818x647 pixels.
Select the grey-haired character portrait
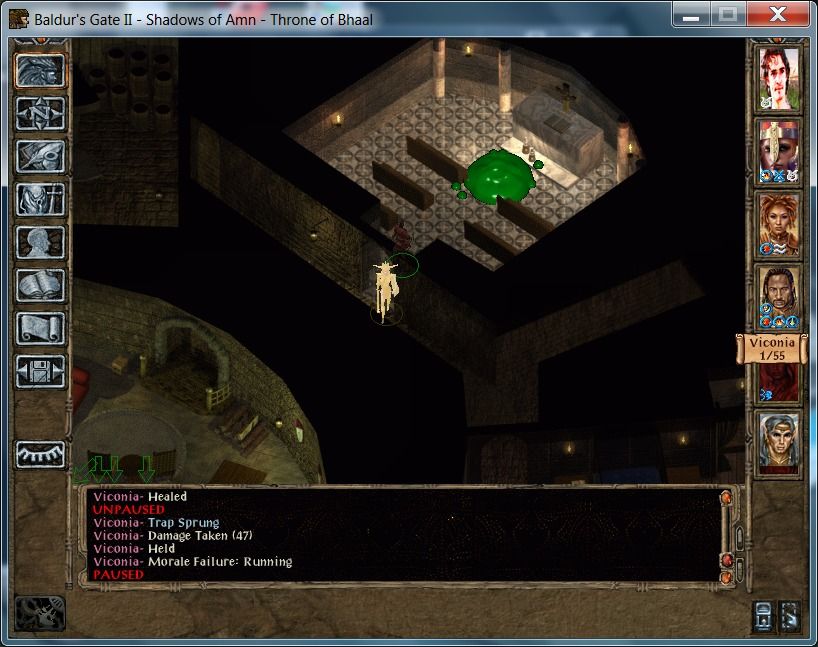(x=778, y=443)
